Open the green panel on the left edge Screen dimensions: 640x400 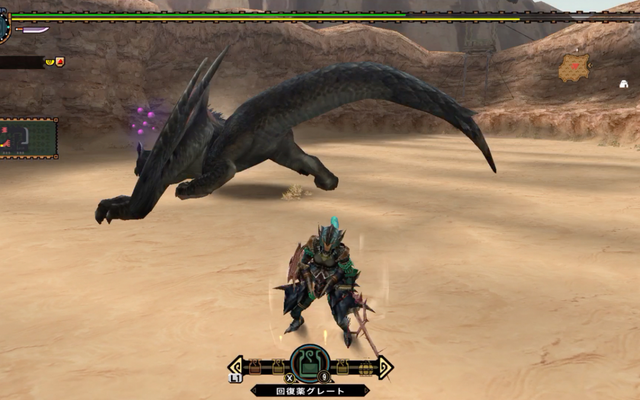(28, 138)
